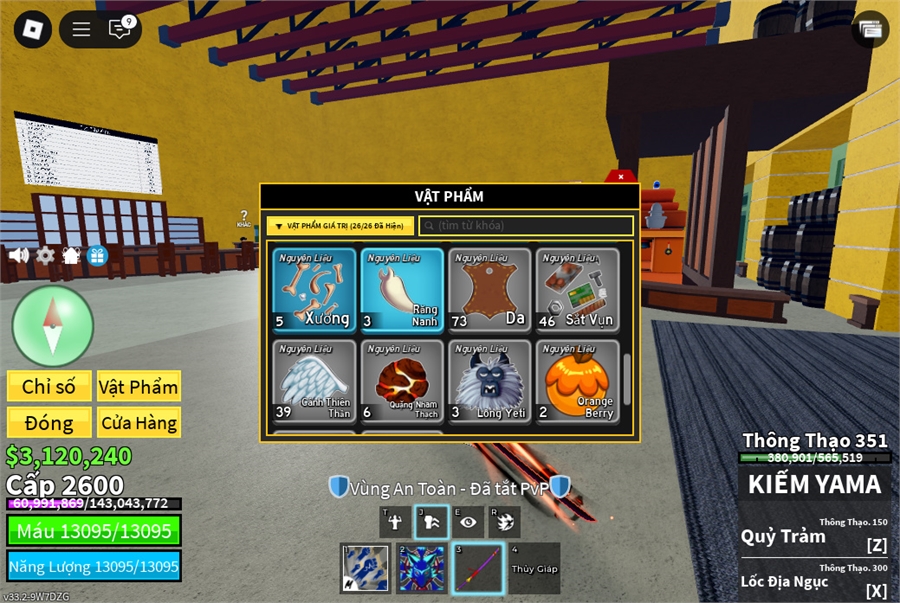
Task: Select the Lông Yeti item
Action: pos(490,381)
